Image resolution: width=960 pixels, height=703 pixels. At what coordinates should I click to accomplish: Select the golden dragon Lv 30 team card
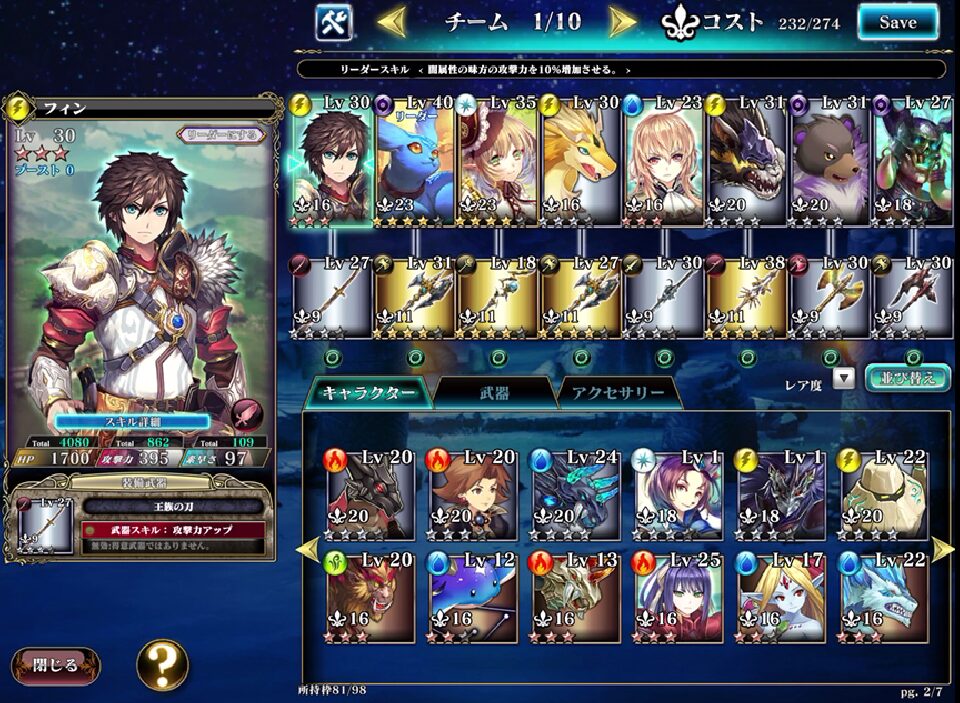coord(580,160)
